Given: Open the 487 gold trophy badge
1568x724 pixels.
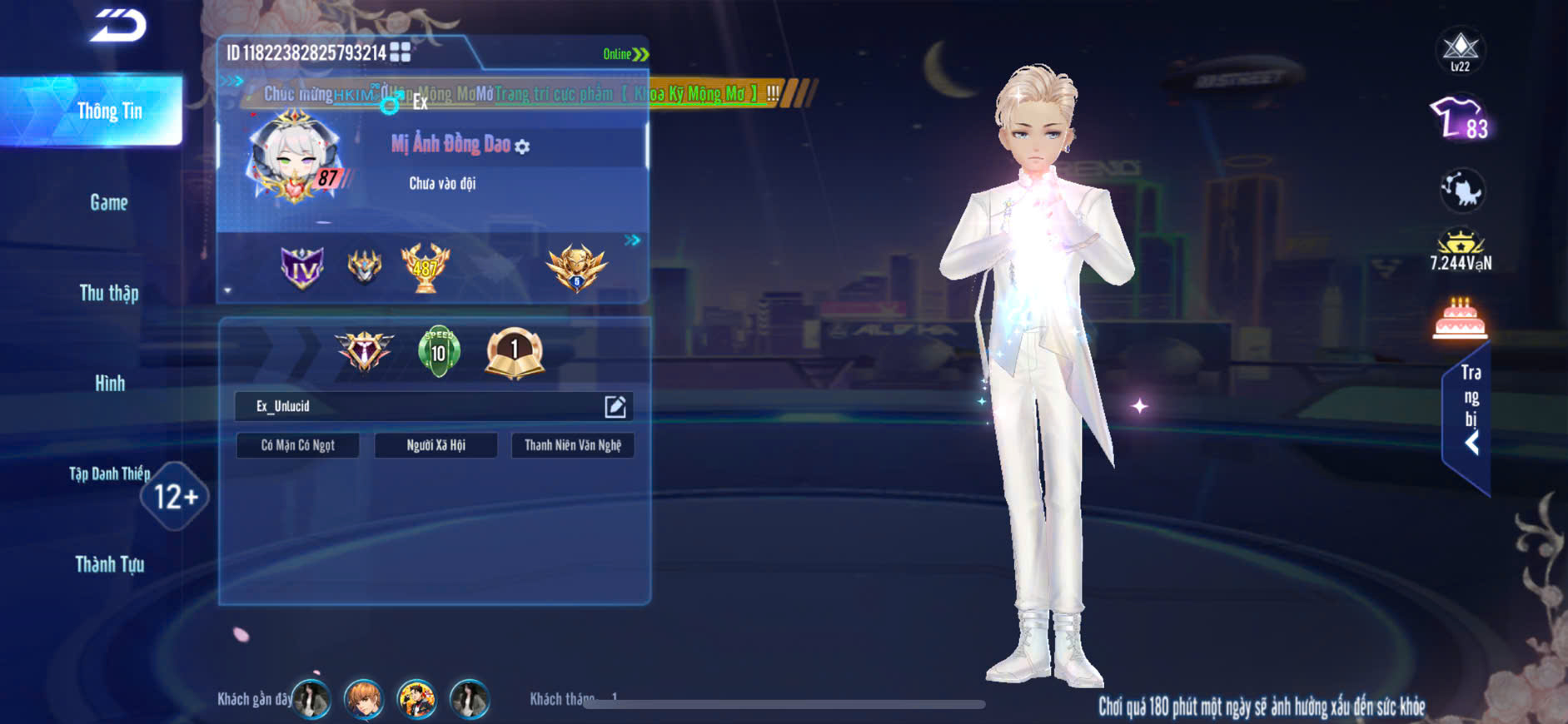Looking at the screenshot, I should click(426, 267).
